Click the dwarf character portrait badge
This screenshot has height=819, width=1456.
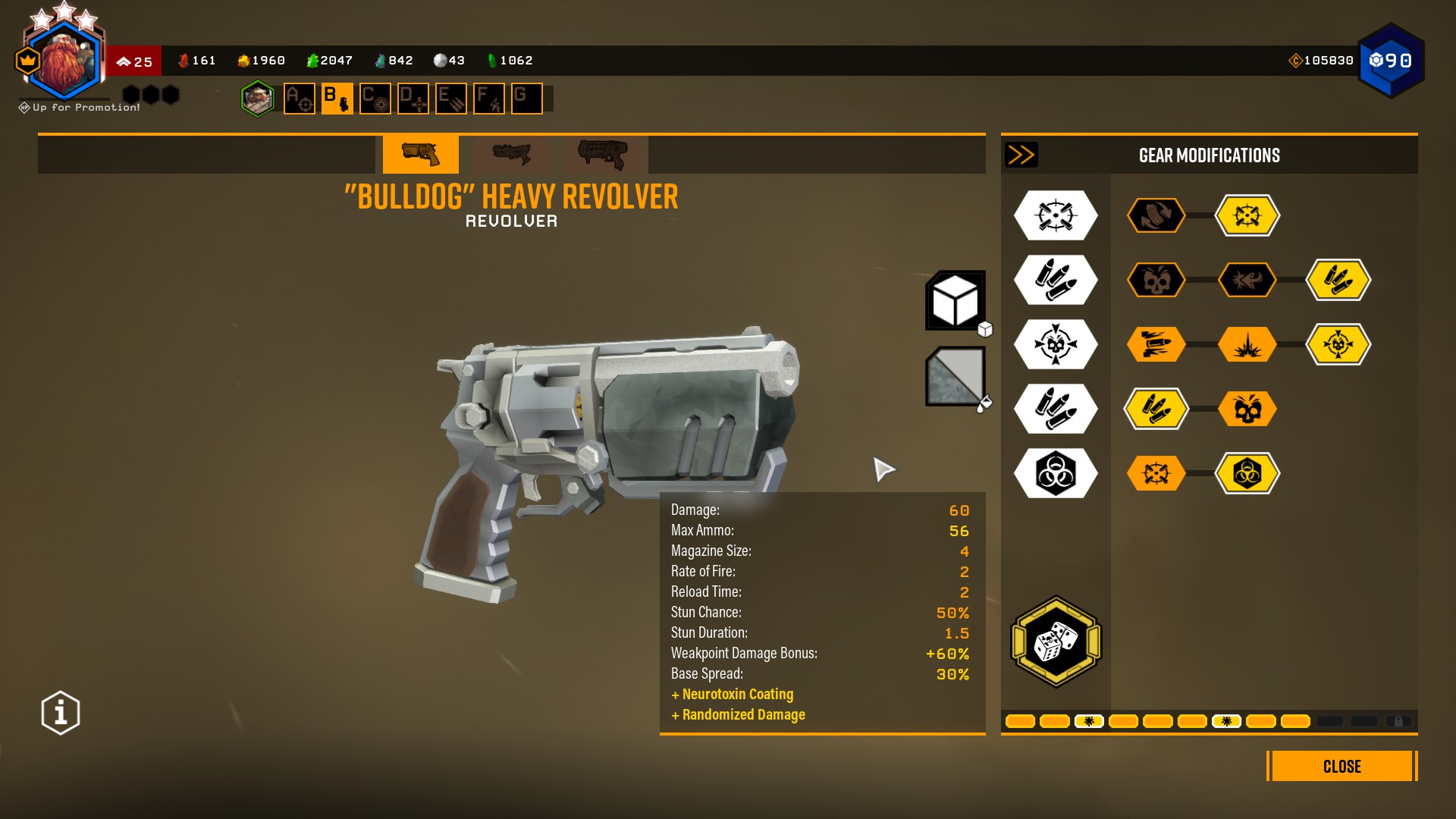coord(64,61)
